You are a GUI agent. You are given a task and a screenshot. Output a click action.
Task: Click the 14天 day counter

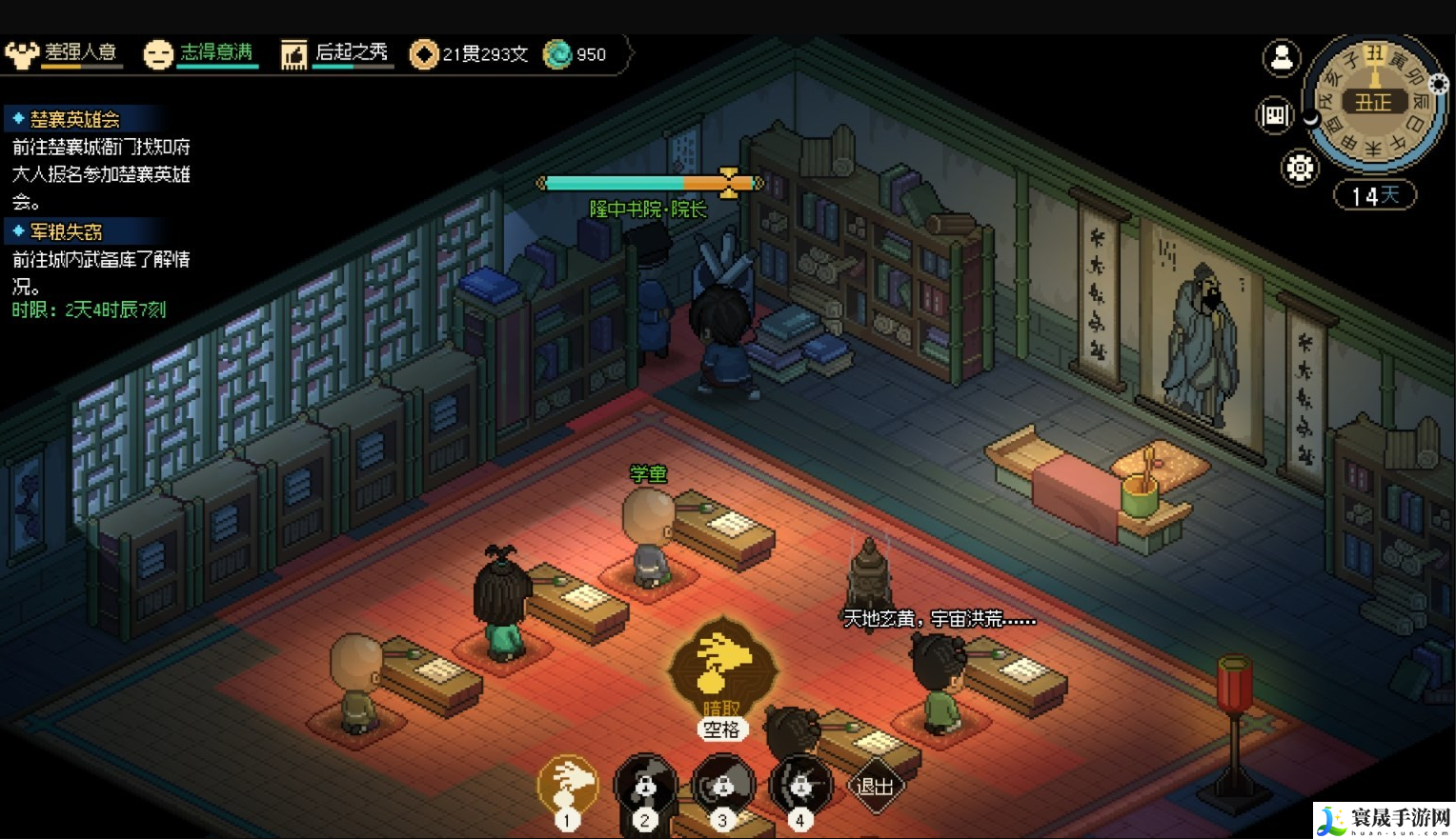pyautogui.click(x=1374, y=195)
